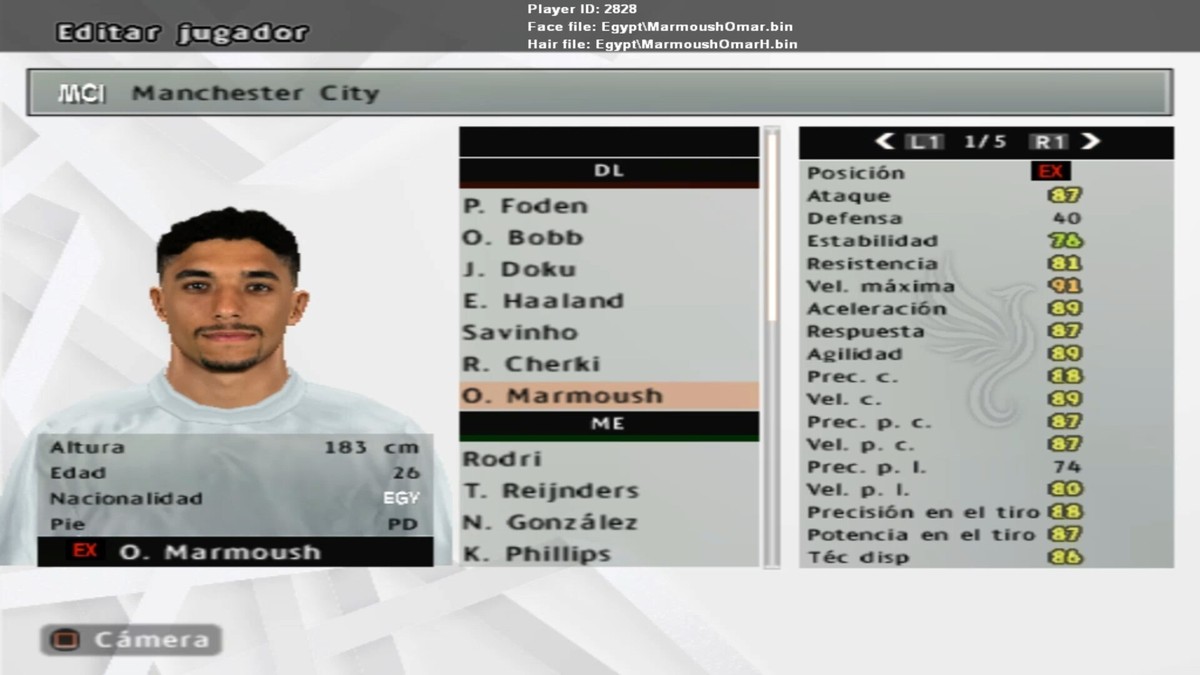
Task: Open the Manchester City team bar
Action: pos(599,93)
